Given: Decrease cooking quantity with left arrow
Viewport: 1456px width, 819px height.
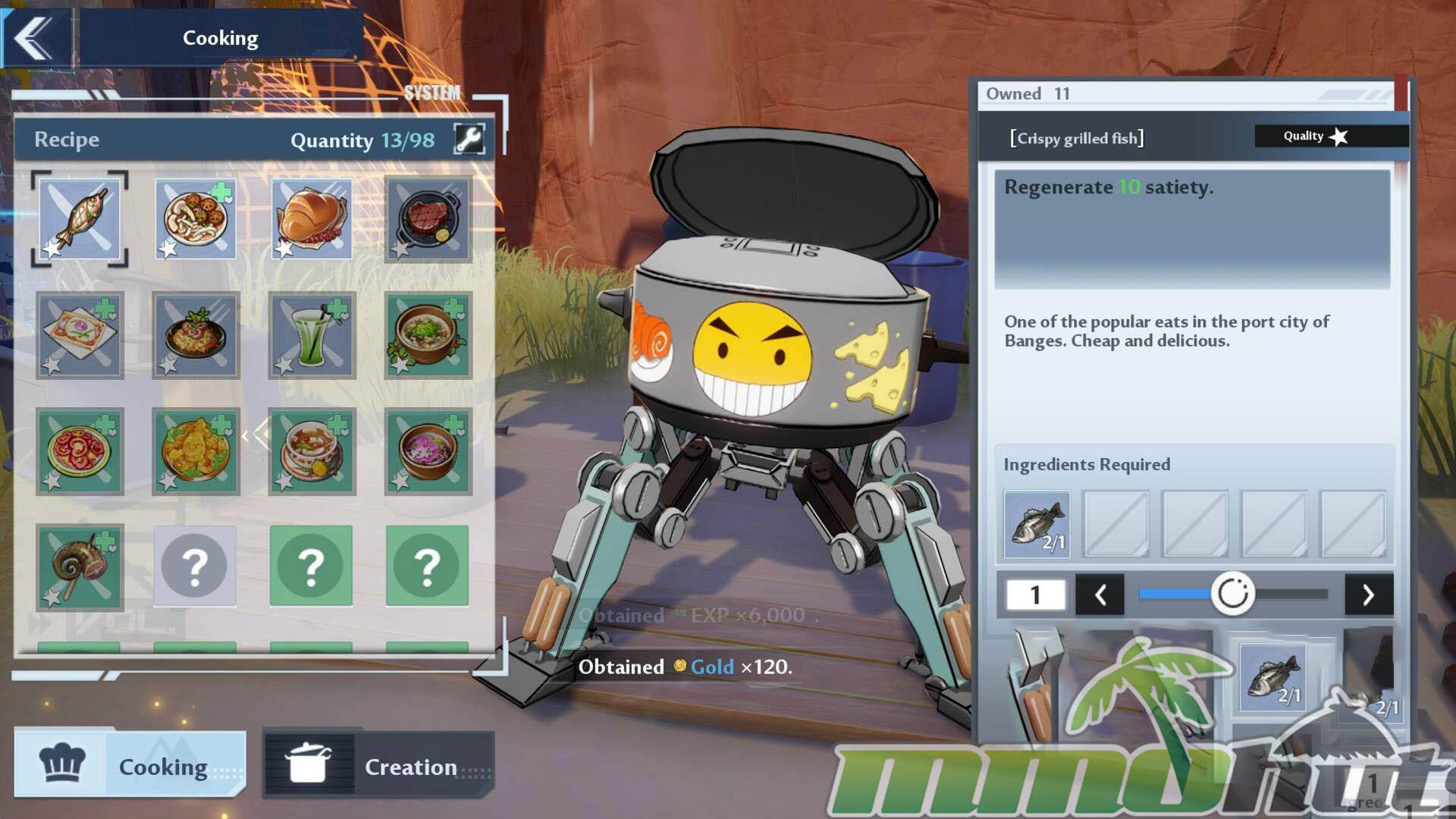Looking at the screenshot, I should (x=1100, y=595).
